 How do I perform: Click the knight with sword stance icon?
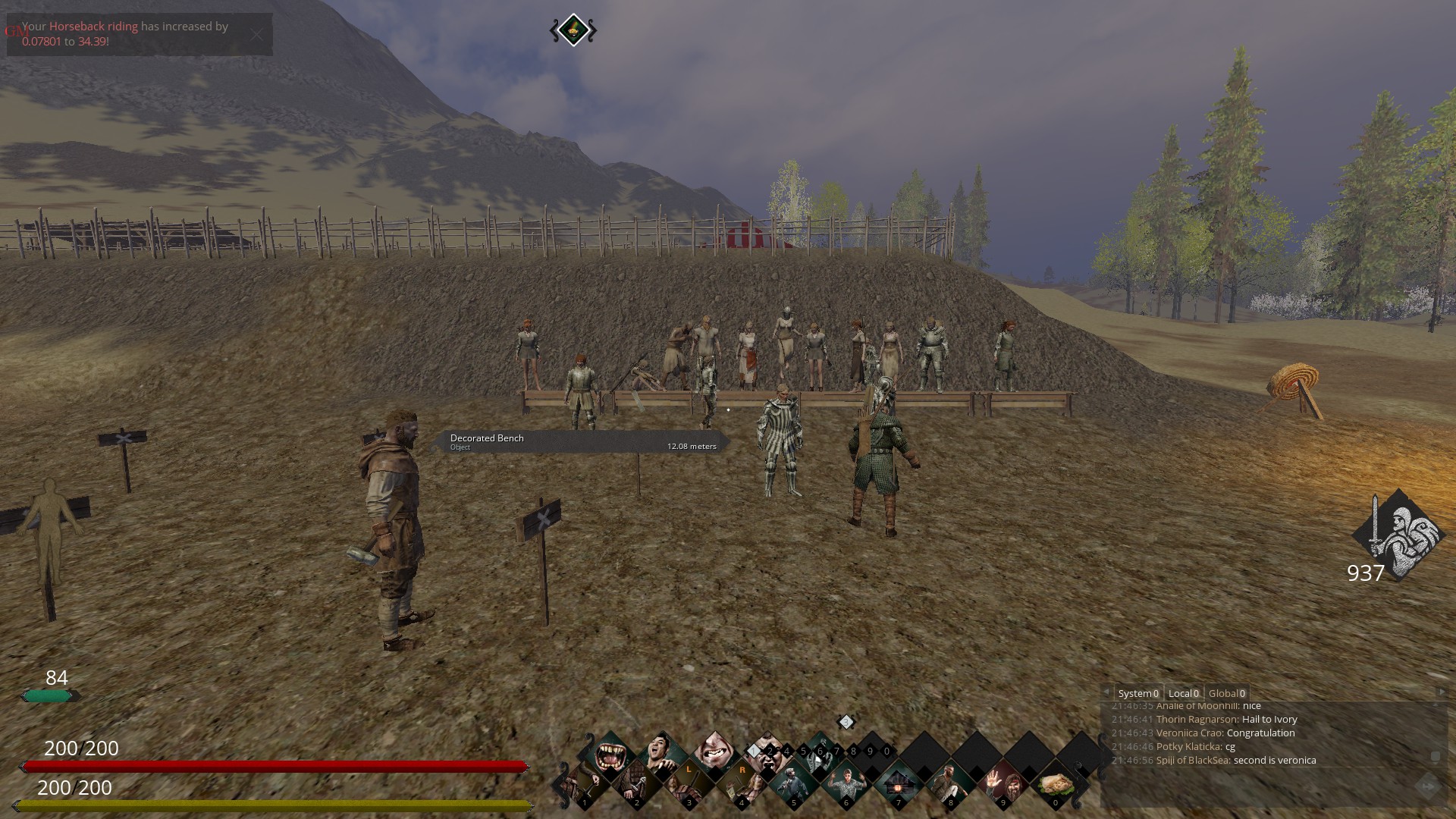(x=1397, y=535)
